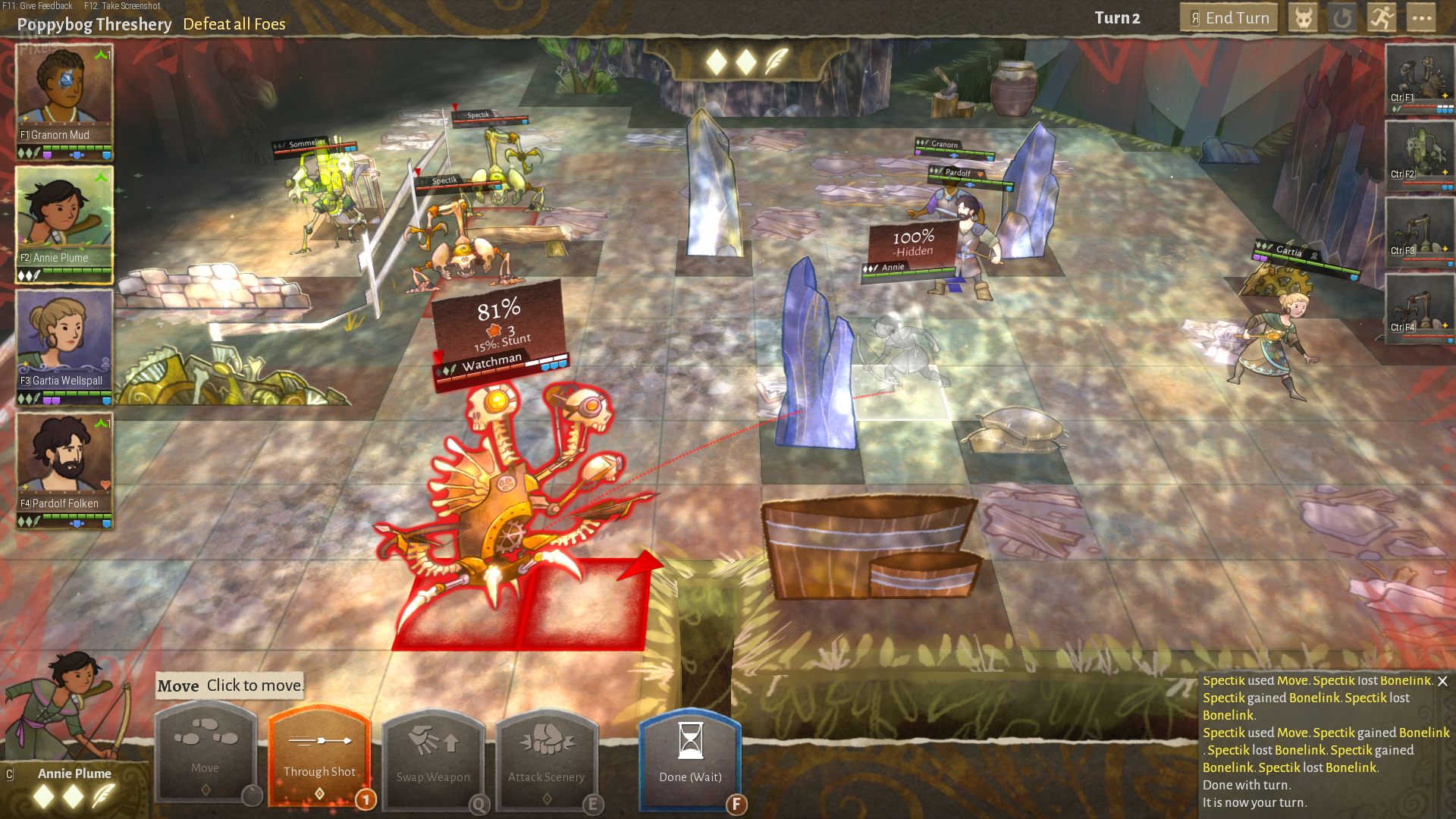This screenshot has height=819, width=1456.
Task: Click Done (Wait) to finish Annie's action
Action: point(690,757)
